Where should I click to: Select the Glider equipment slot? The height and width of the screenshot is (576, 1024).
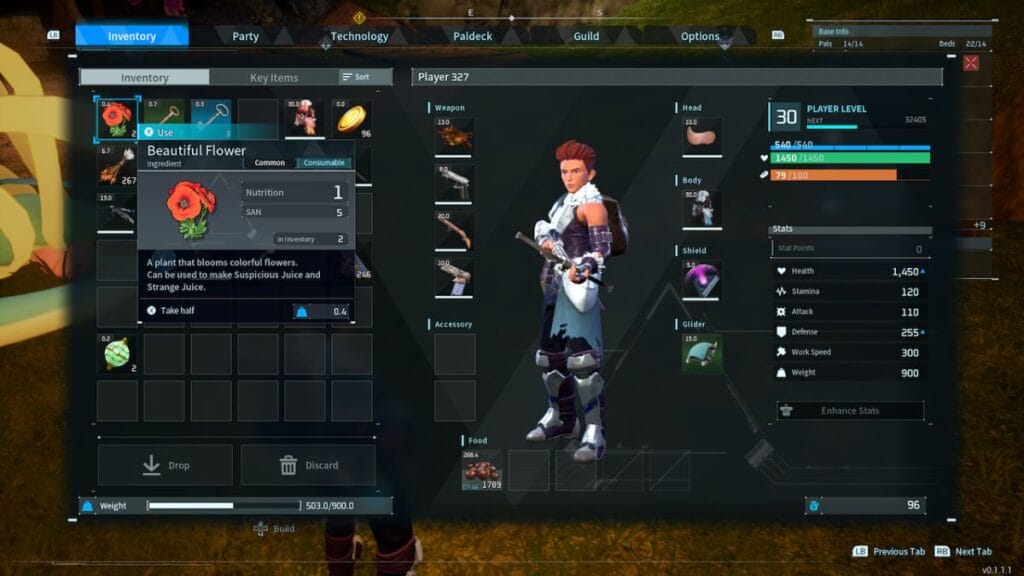click(x=701, y=353)
